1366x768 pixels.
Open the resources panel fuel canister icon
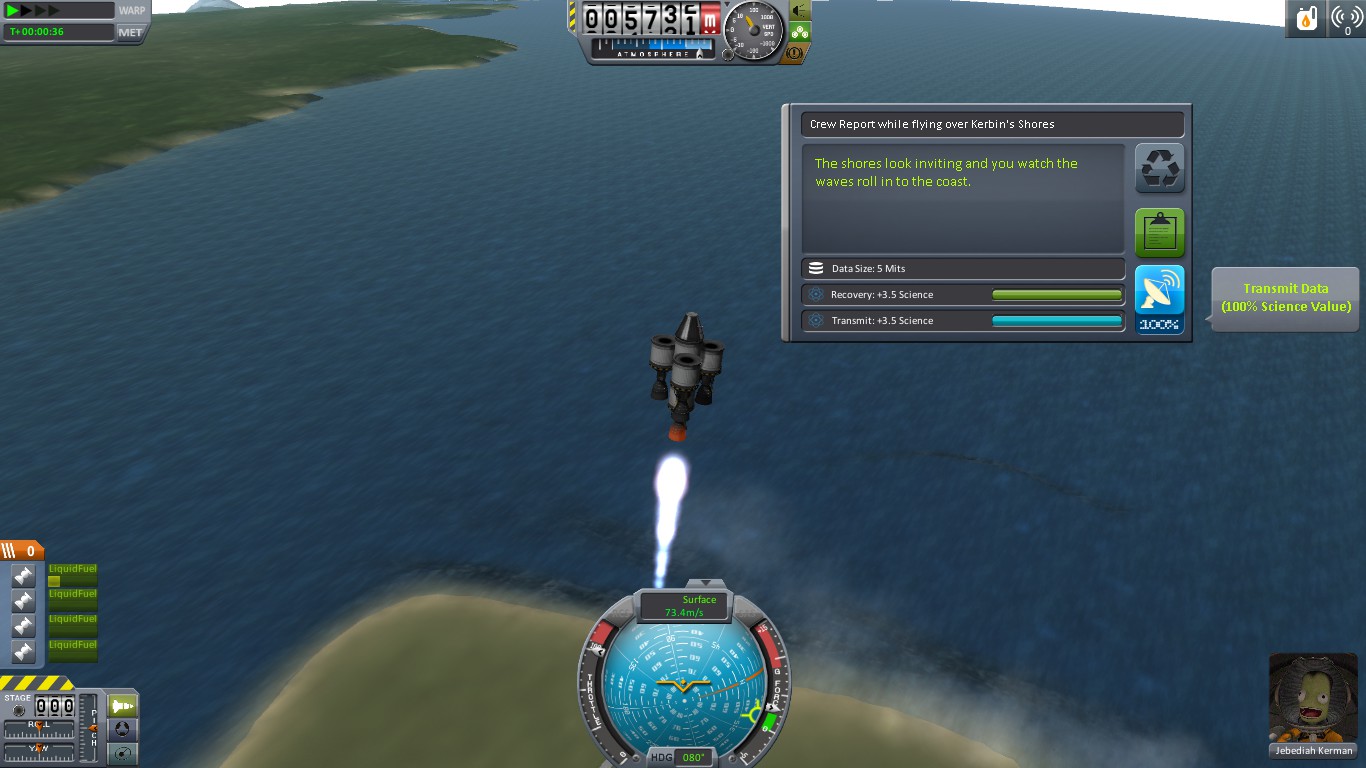pos(1307,19)
